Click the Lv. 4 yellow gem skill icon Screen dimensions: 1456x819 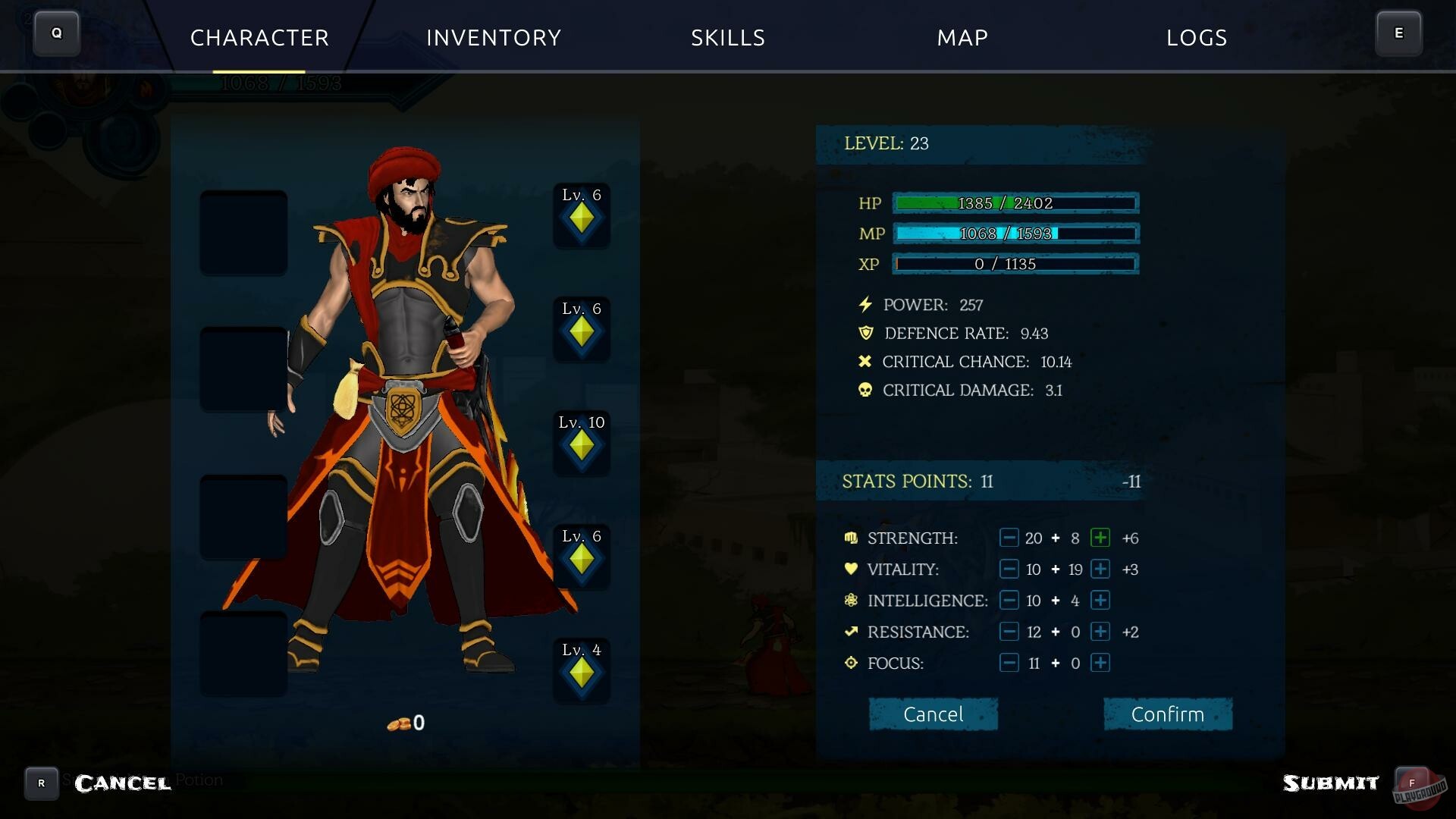(x=581, y=672)
